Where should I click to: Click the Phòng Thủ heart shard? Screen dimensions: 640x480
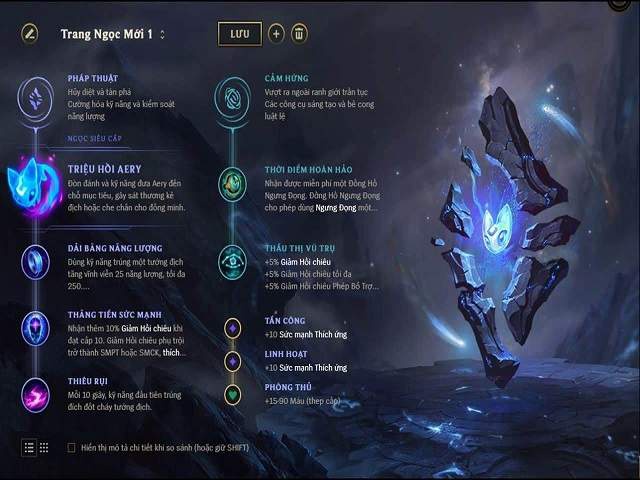coord(232,393)
